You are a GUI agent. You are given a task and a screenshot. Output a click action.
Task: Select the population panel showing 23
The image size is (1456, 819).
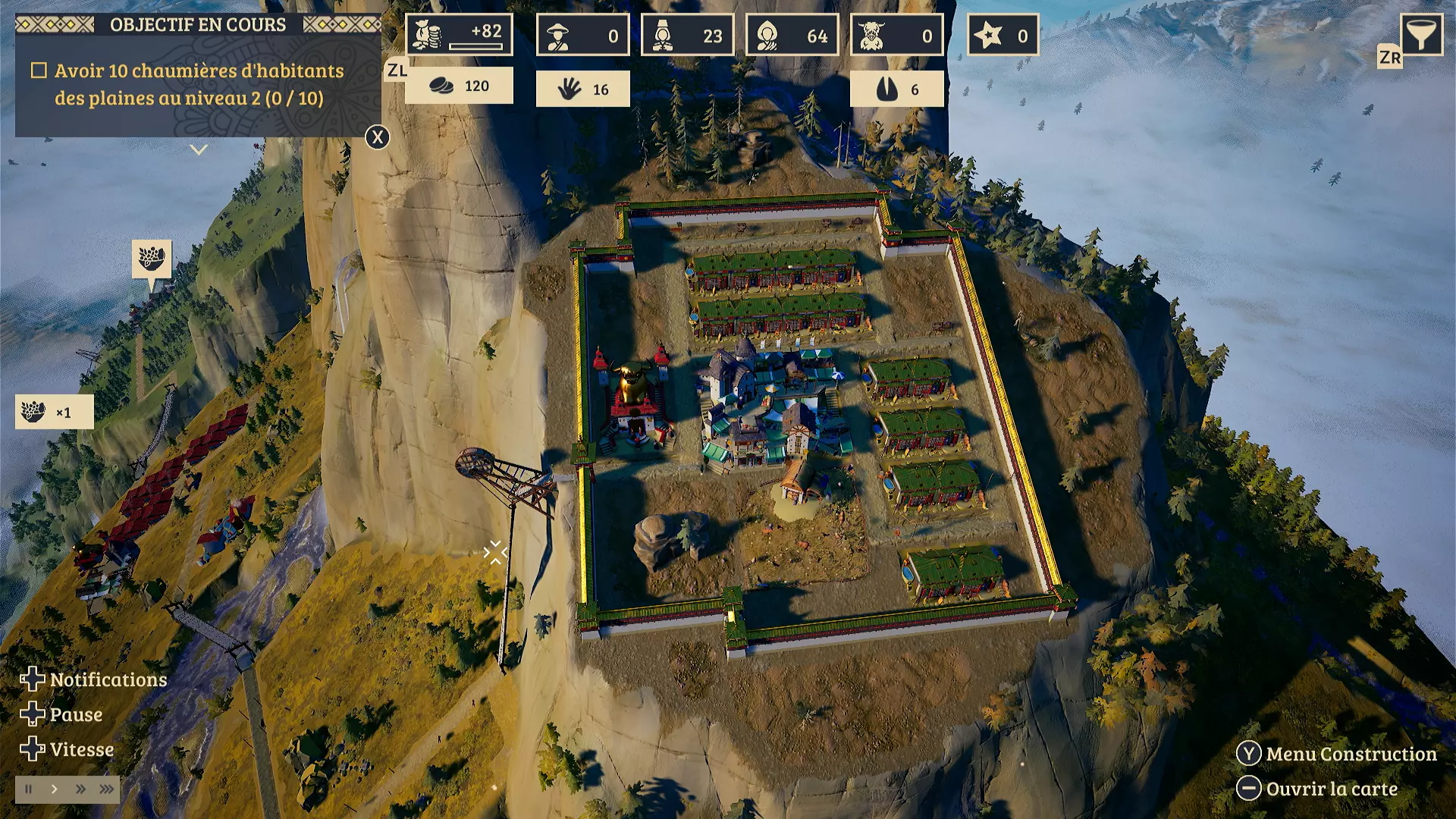coord(687,35)
